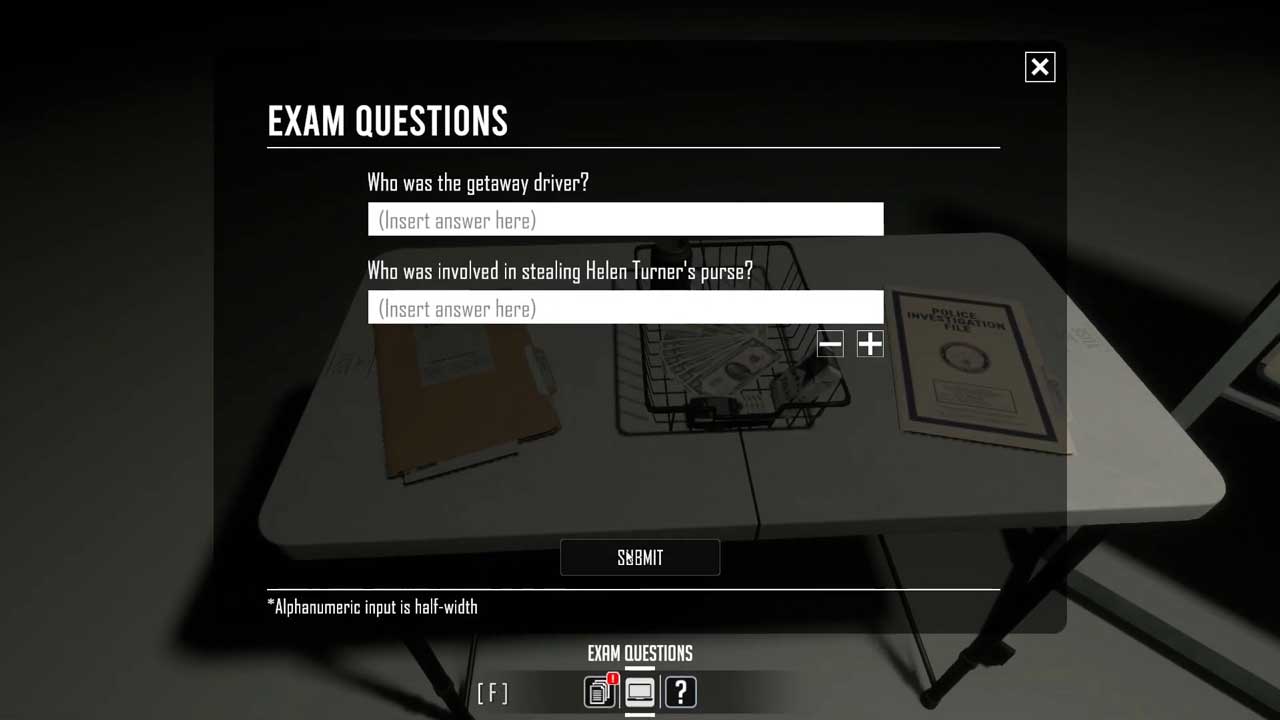Switch to the laptop exam questions tab
1280x720 pixels.
pos(640,692)
